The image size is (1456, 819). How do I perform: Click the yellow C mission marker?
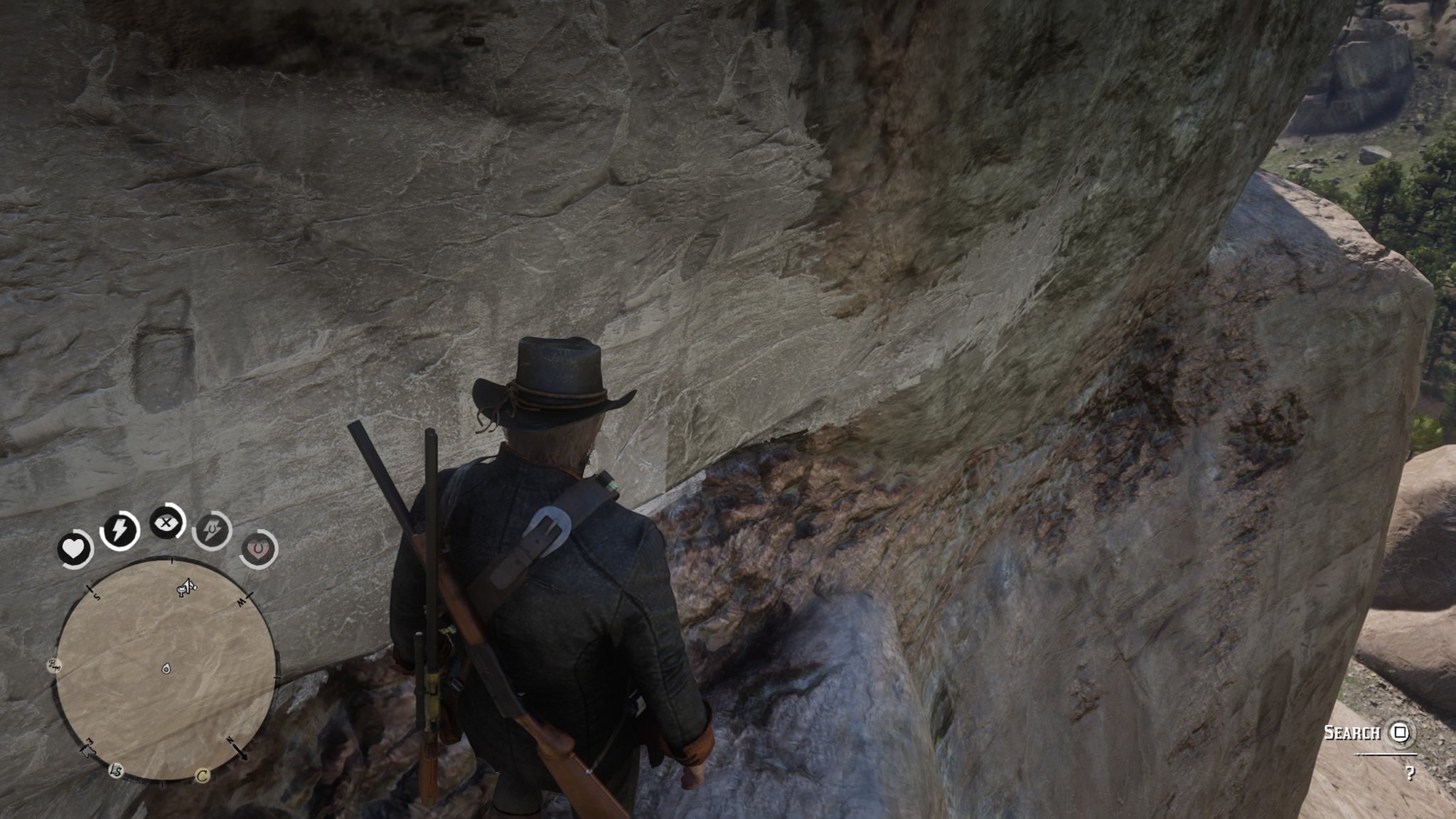203,775
